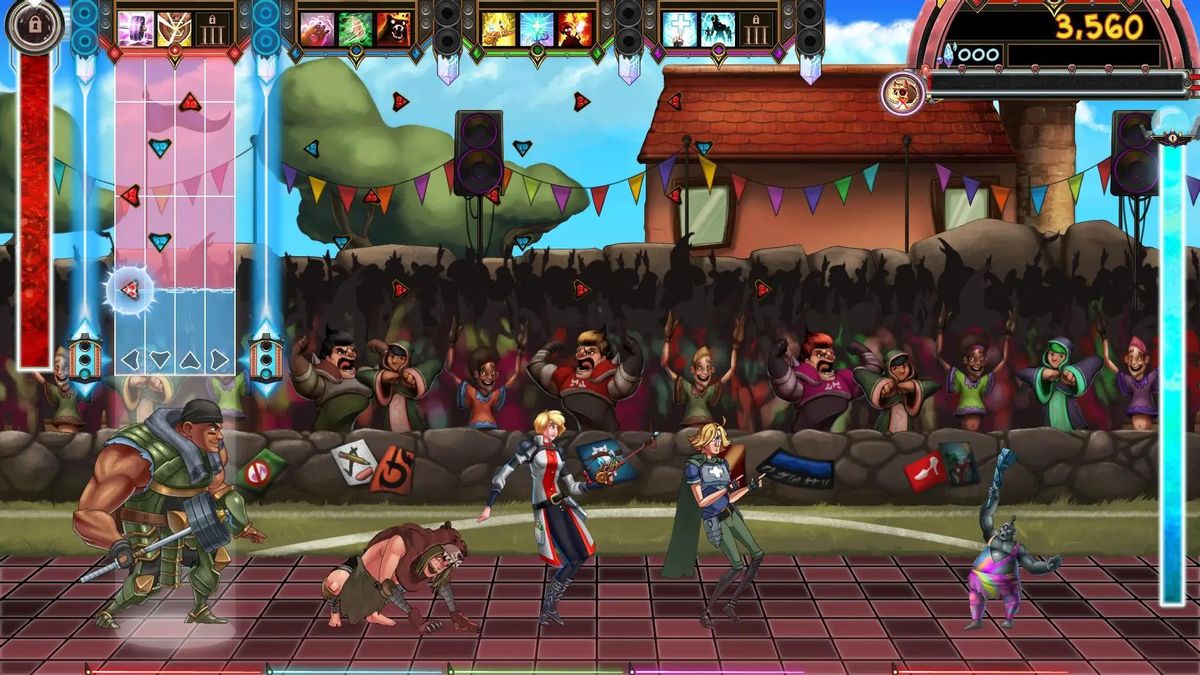Choose the pink punching fist ability
This screenshot has height=675, width=1200.
click(x=317, y=29)
